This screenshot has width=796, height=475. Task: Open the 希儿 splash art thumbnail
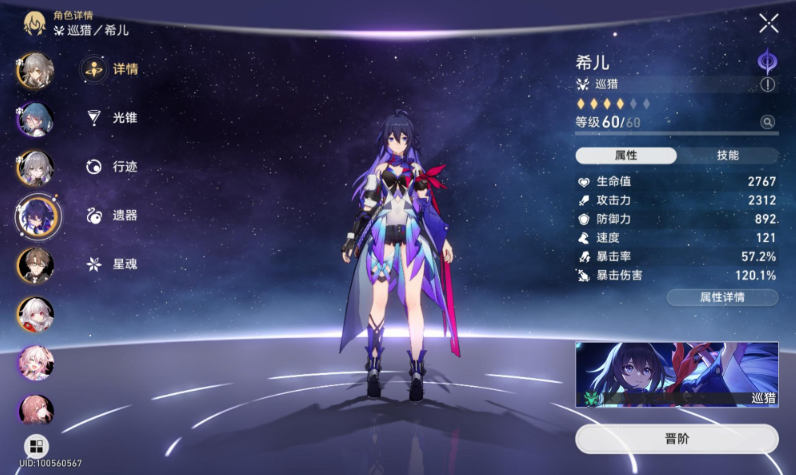tap(677, 374)
